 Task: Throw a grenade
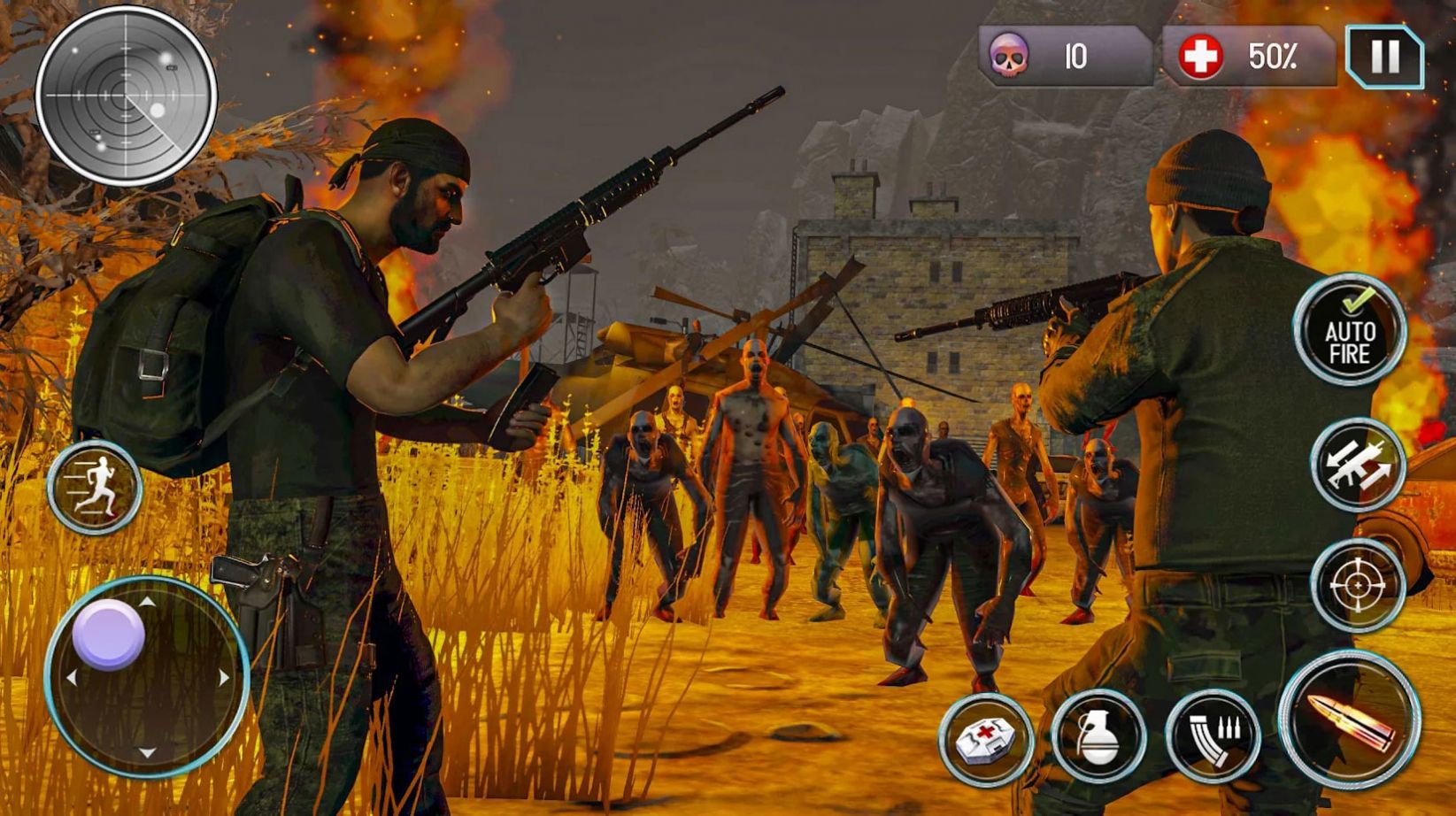tap(1099, 736)
